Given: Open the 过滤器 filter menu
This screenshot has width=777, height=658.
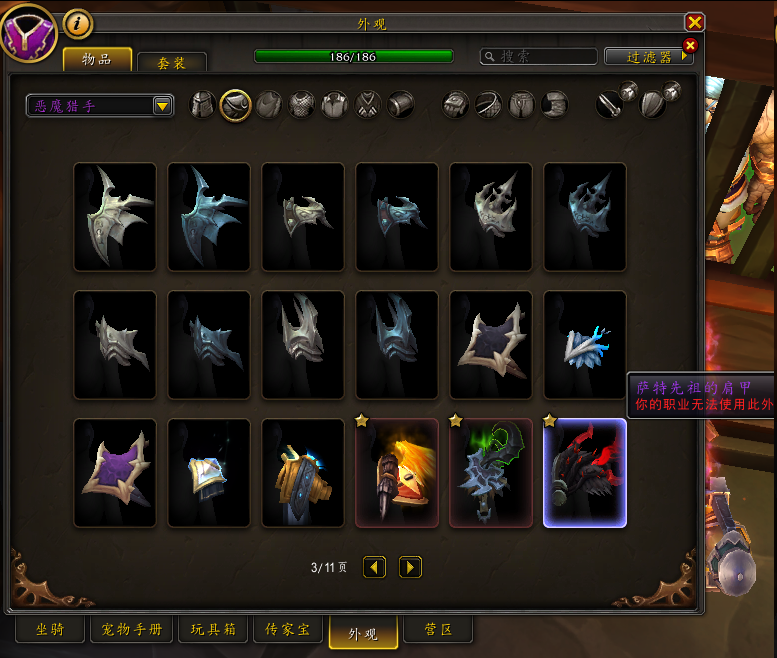Looking at the screenshot, I should 649,57.
